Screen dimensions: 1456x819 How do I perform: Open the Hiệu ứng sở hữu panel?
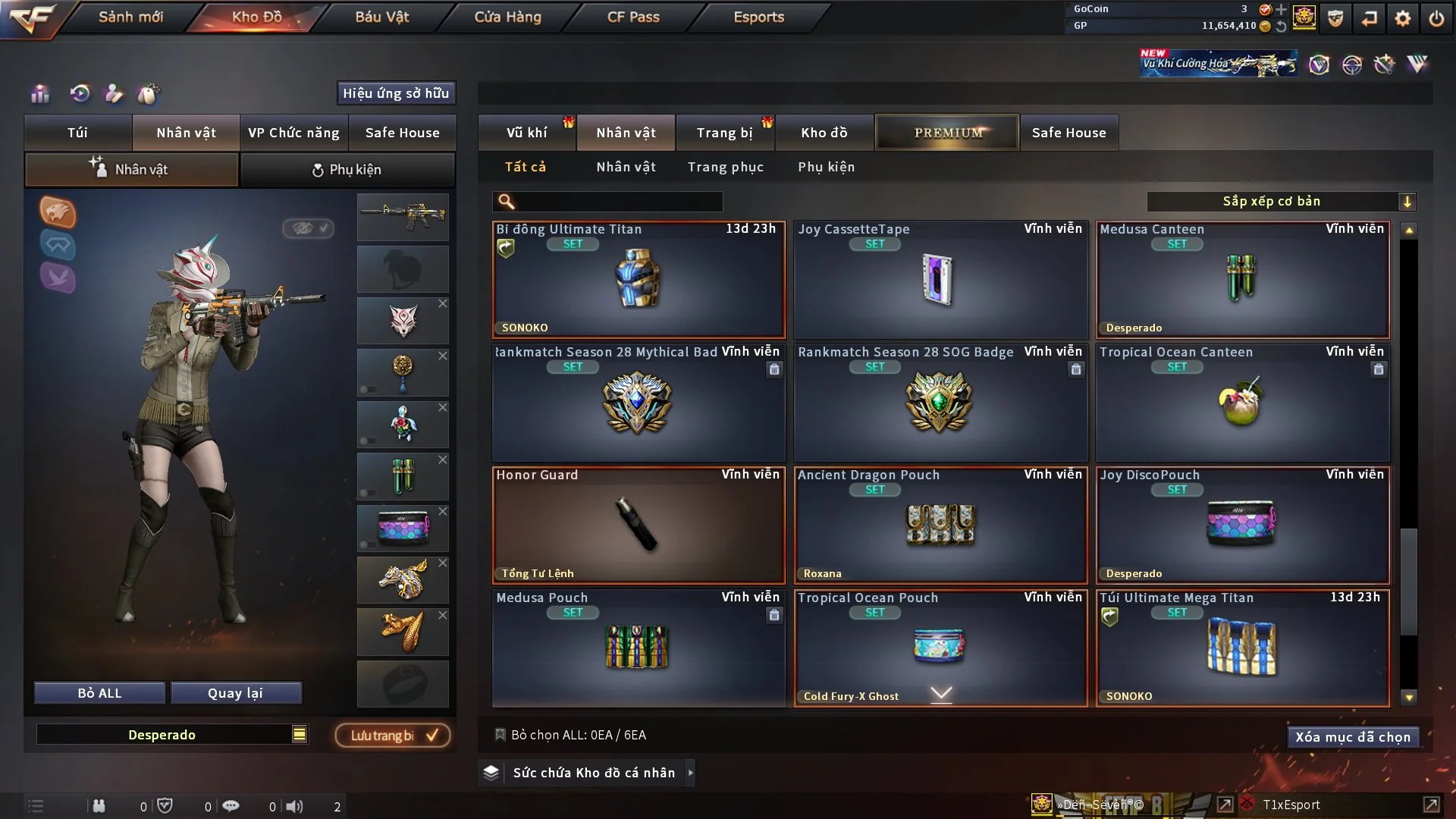(396, 93)
